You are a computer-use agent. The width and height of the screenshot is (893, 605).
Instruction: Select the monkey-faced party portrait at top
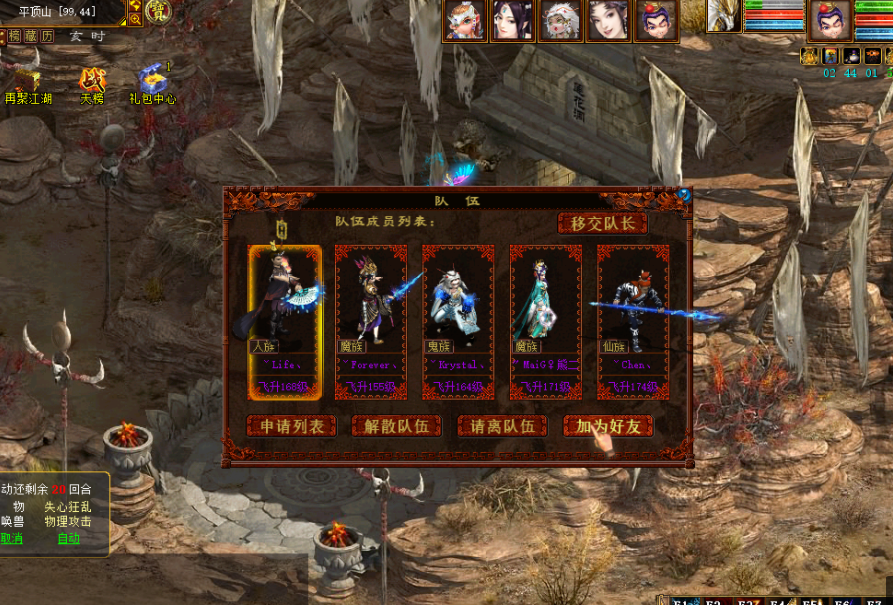pyautogui.click(x=466, y=20)
